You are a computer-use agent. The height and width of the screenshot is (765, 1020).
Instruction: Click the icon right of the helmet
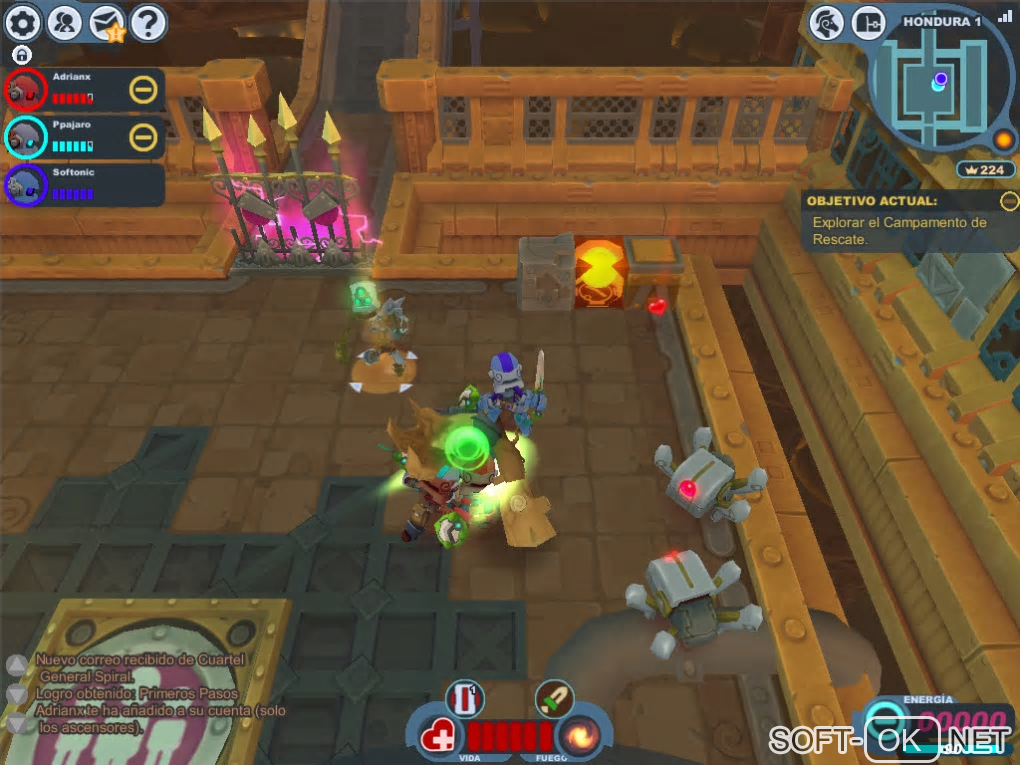click(870, 22)
